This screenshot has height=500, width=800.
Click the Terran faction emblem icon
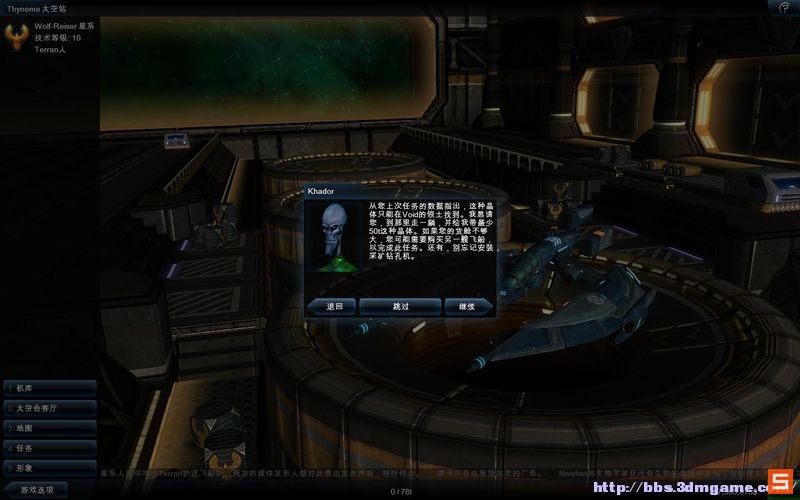coord(17,37)
